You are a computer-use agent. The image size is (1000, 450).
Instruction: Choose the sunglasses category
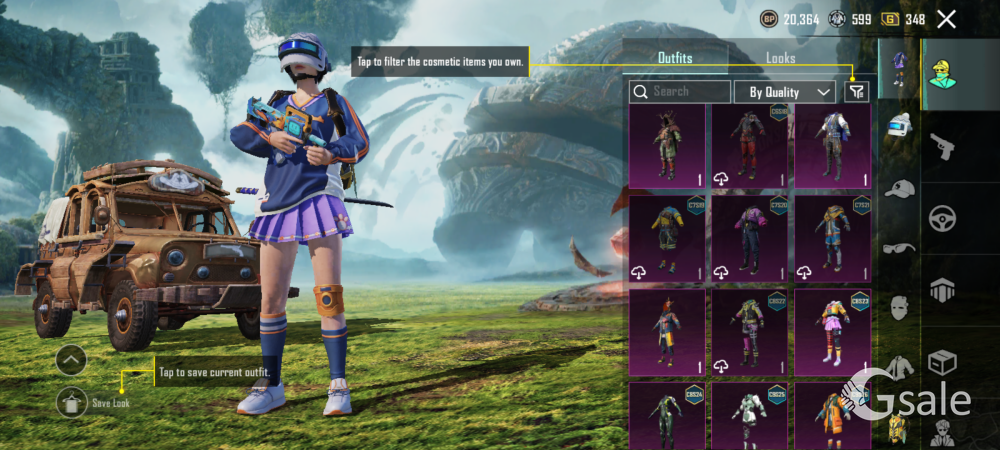click(x=899, y=247)
